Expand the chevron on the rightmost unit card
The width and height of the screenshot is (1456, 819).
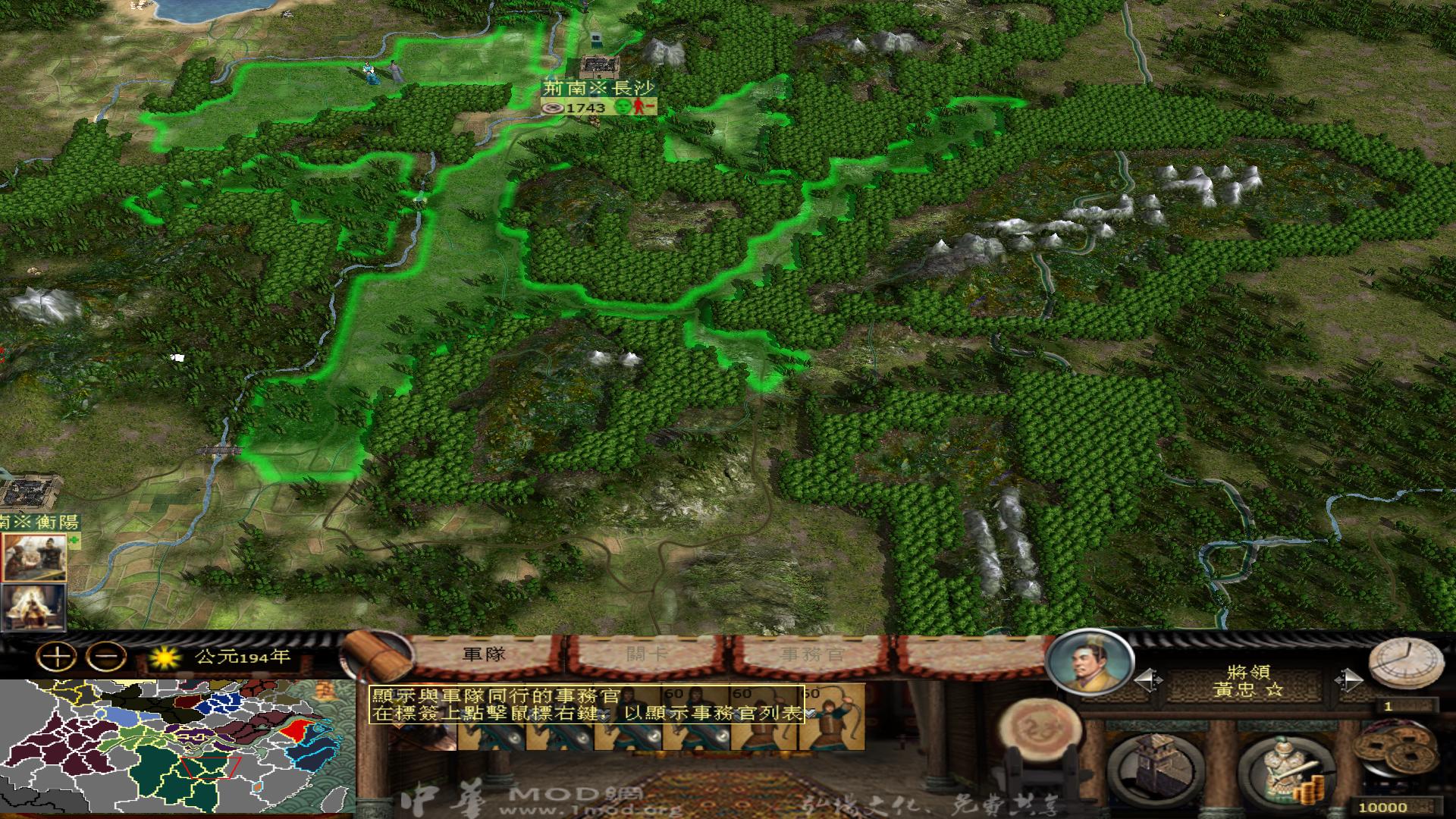pos(811,711)
